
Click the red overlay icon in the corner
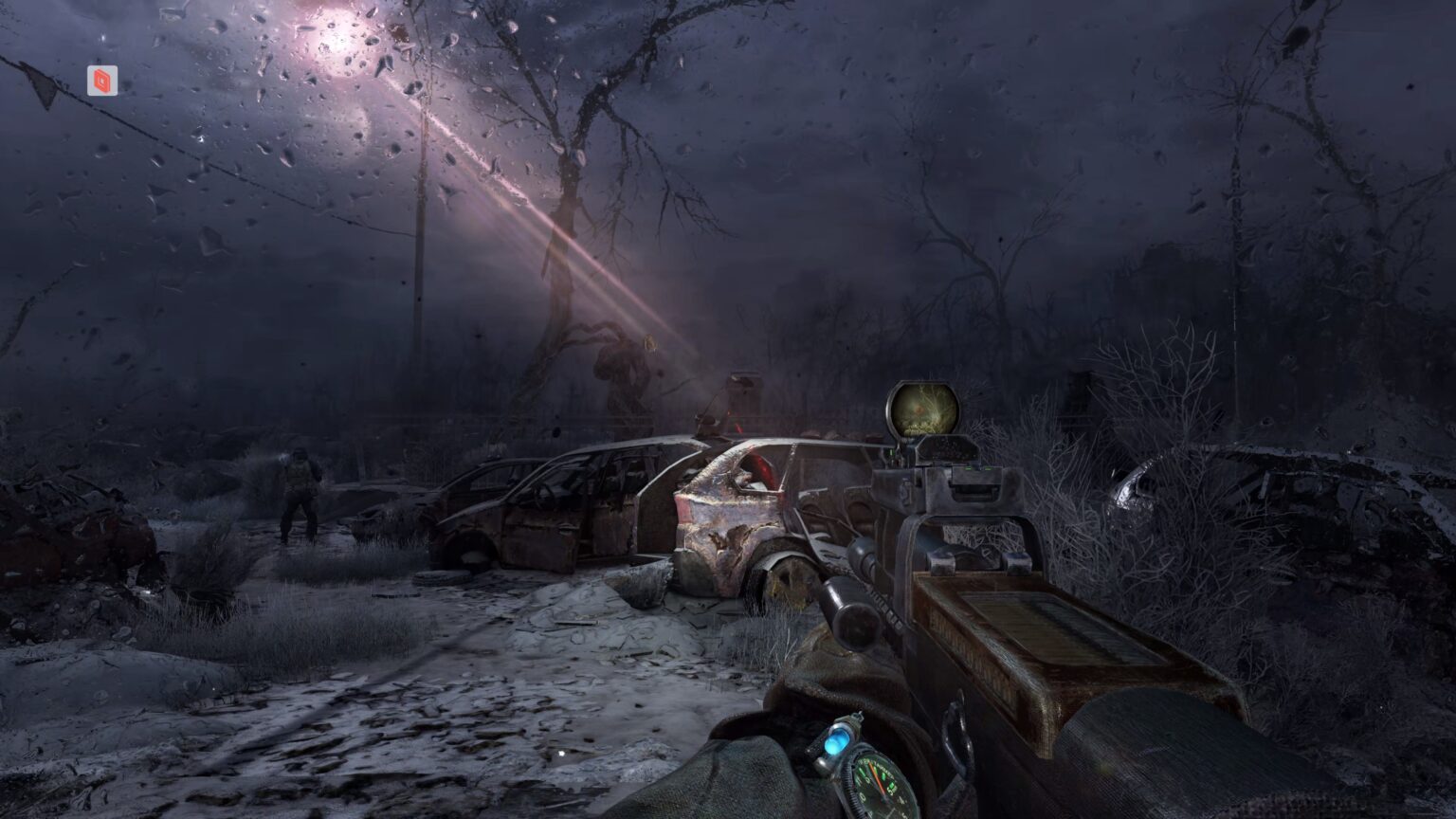[x=102, y=81]
